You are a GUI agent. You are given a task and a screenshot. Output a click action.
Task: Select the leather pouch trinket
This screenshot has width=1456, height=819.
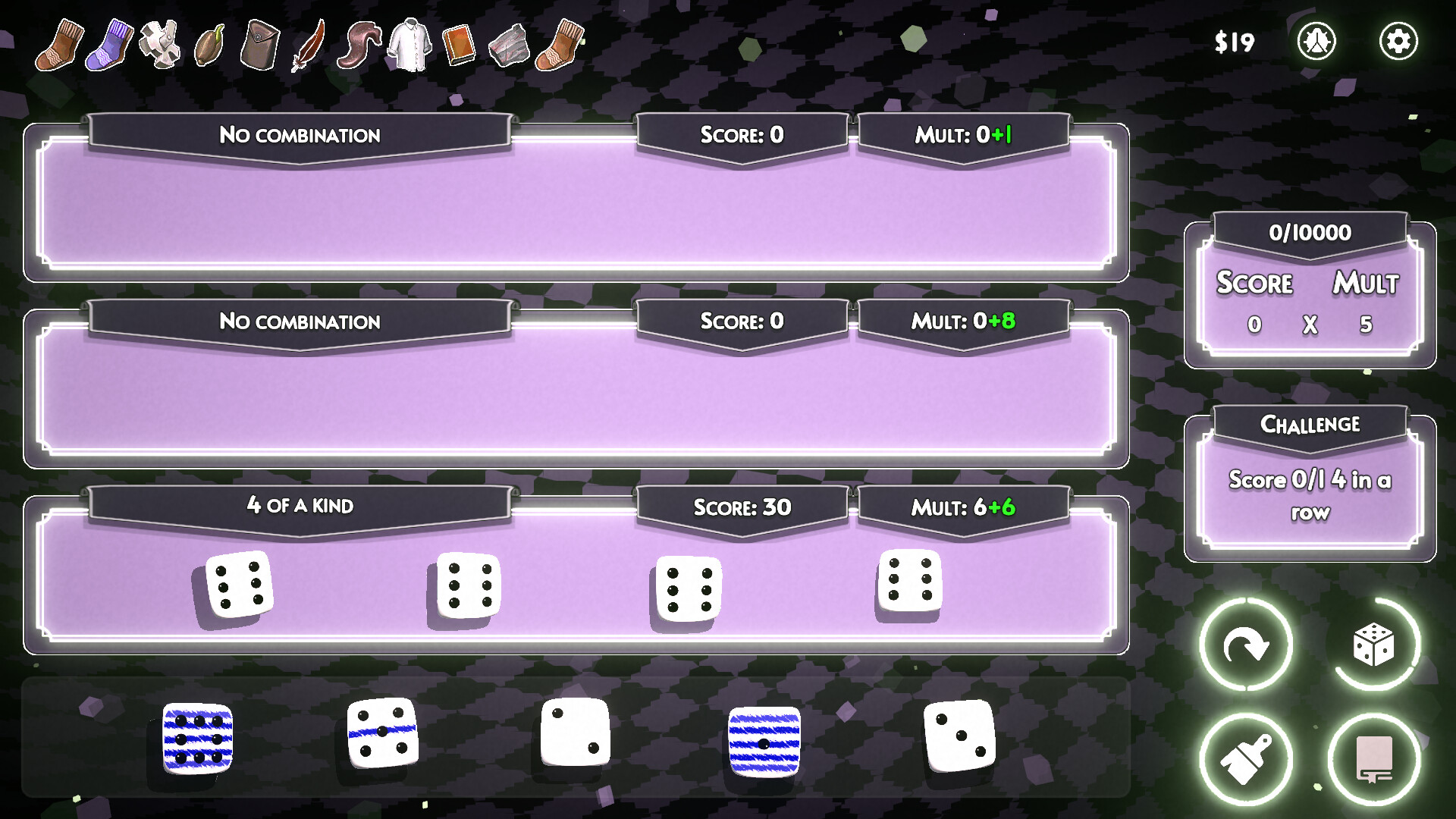(258, 45)
